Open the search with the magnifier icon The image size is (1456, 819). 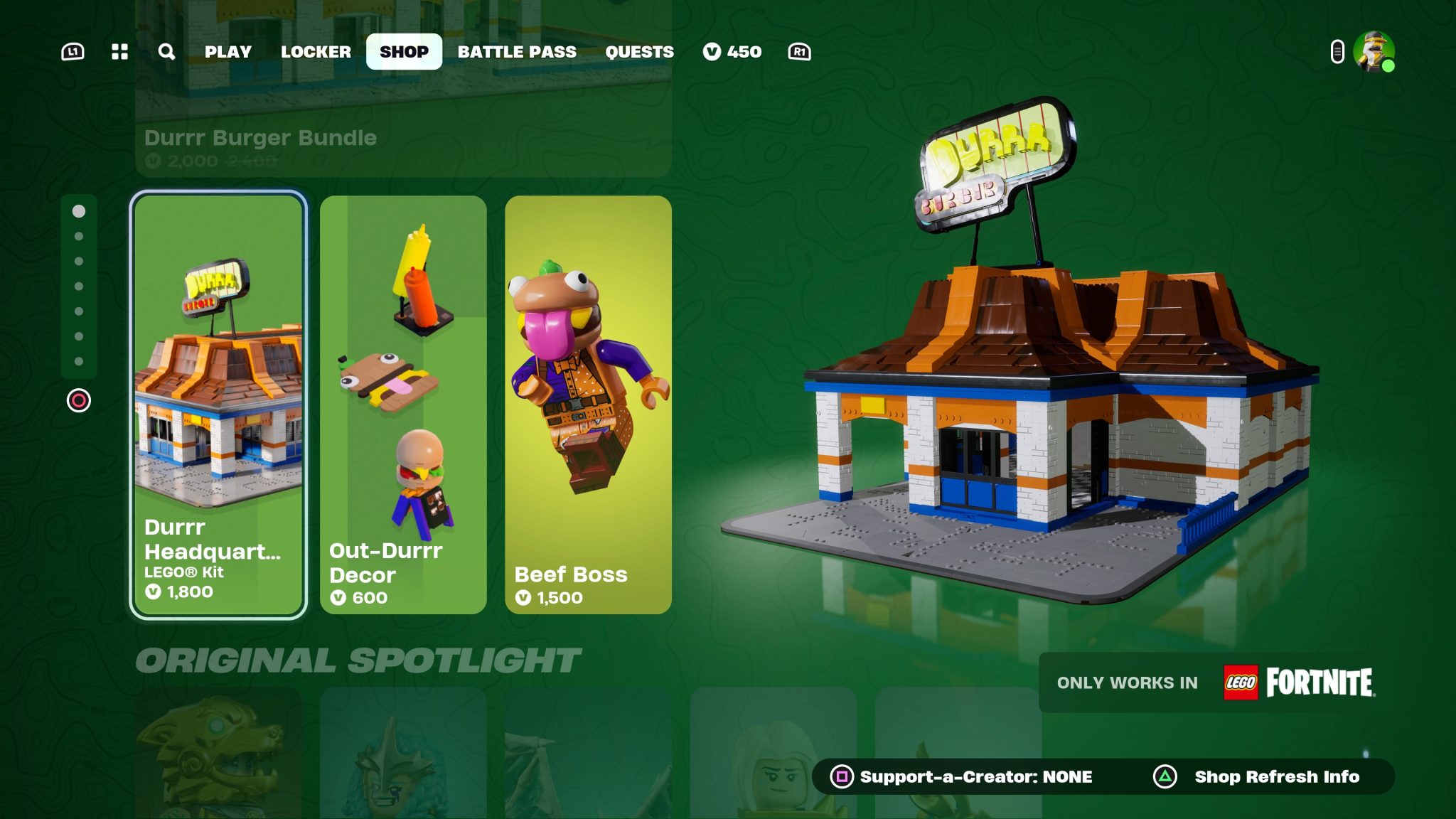click(x=166, y=51)
